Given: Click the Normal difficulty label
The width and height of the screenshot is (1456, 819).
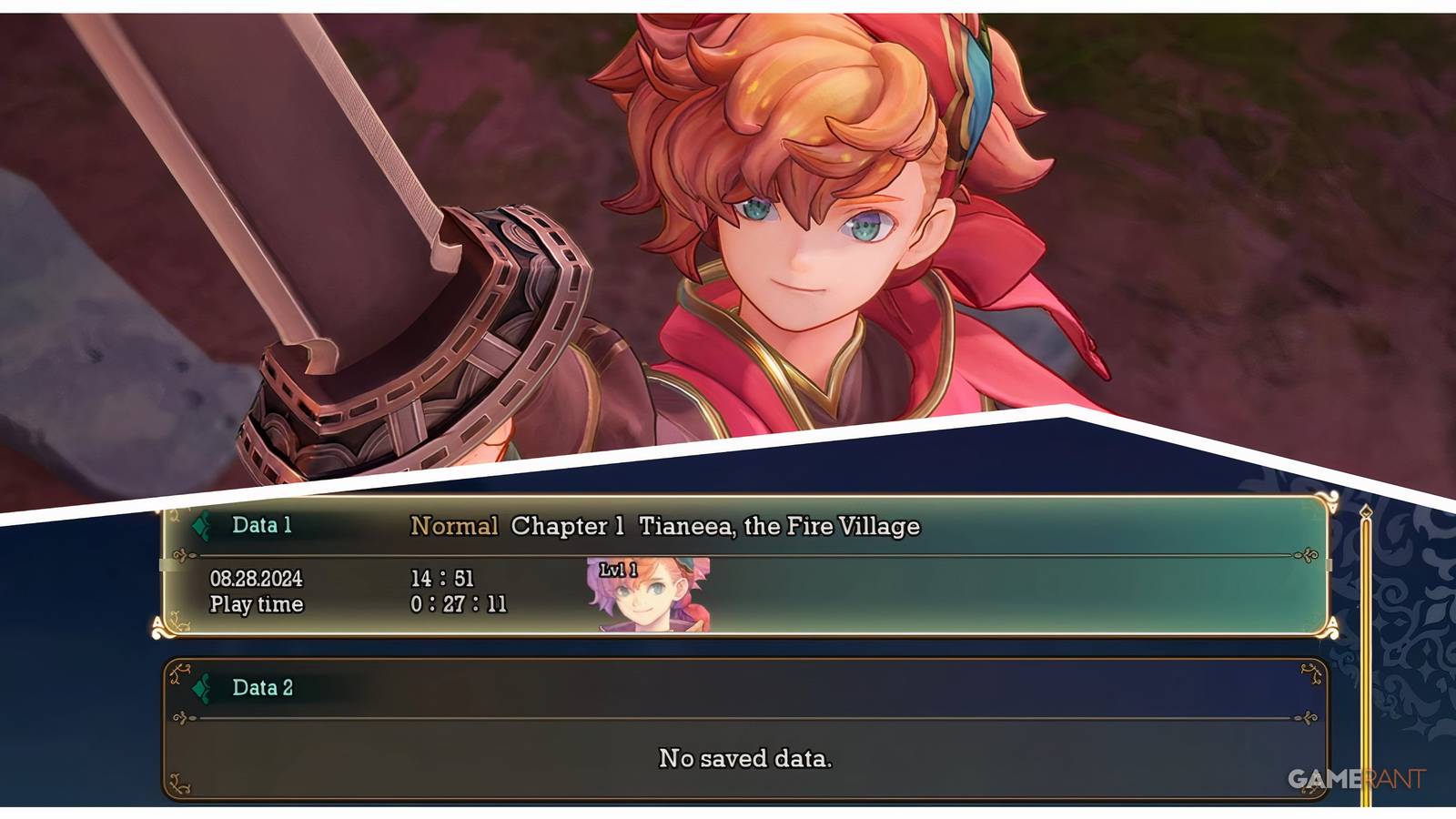Looking at the screenshot, I should [x=455, y=525].
